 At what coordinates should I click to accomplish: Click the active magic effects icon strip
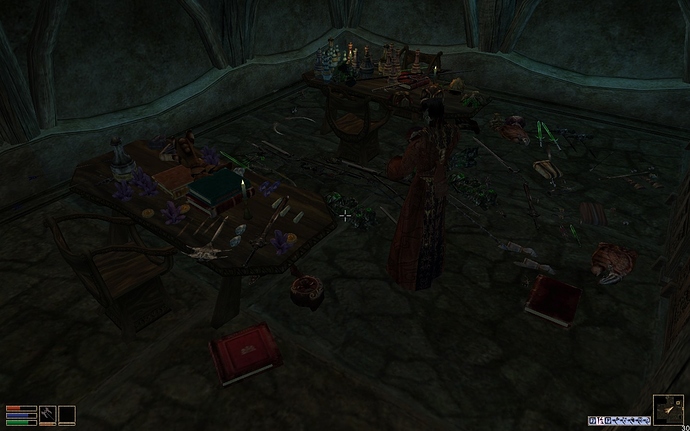tap(619, 420)
